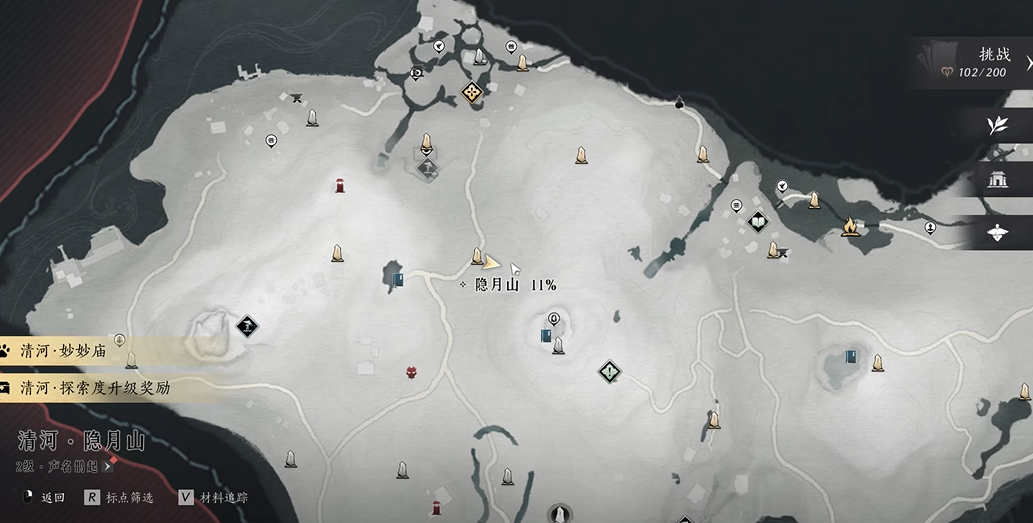Click the 材料追踪 material tracking option
The image size is (1033, 523).
pos(213,497)
